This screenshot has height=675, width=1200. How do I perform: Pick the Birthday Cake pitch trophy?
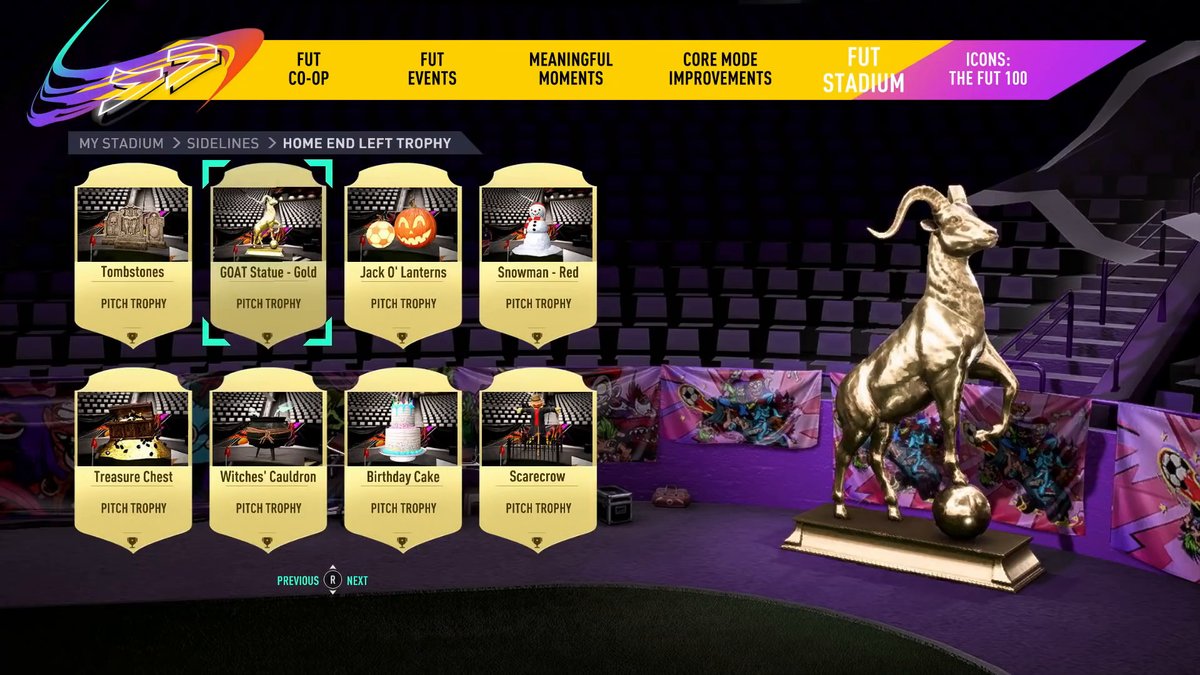(403, 460)
